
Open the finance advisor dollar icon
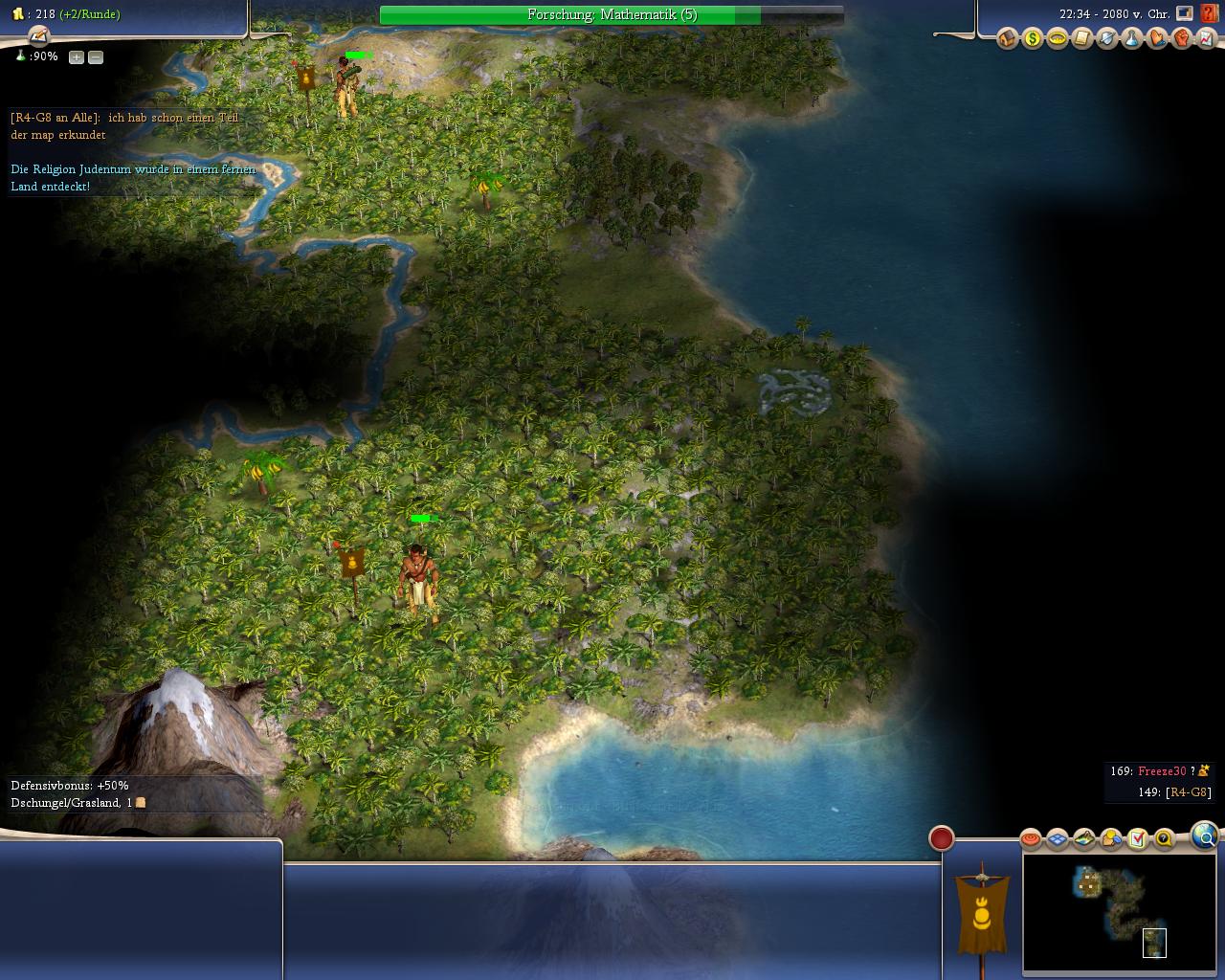click(x=1032, y=39)
